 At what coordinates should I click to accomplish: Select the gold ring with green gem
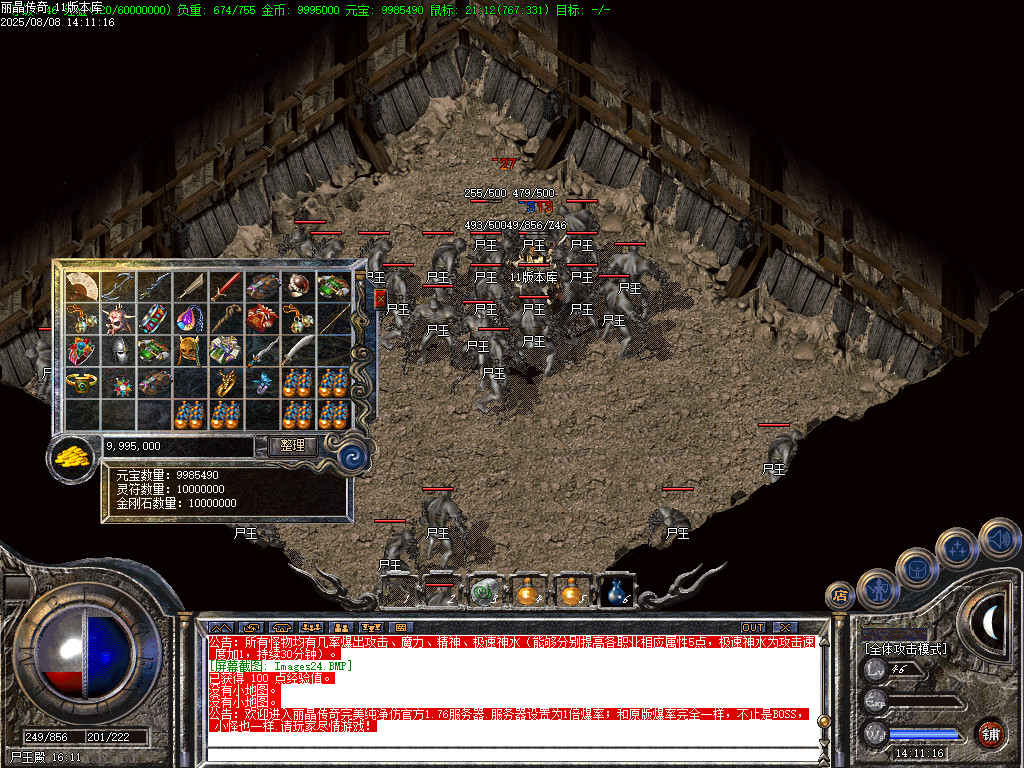click(82, 383)
